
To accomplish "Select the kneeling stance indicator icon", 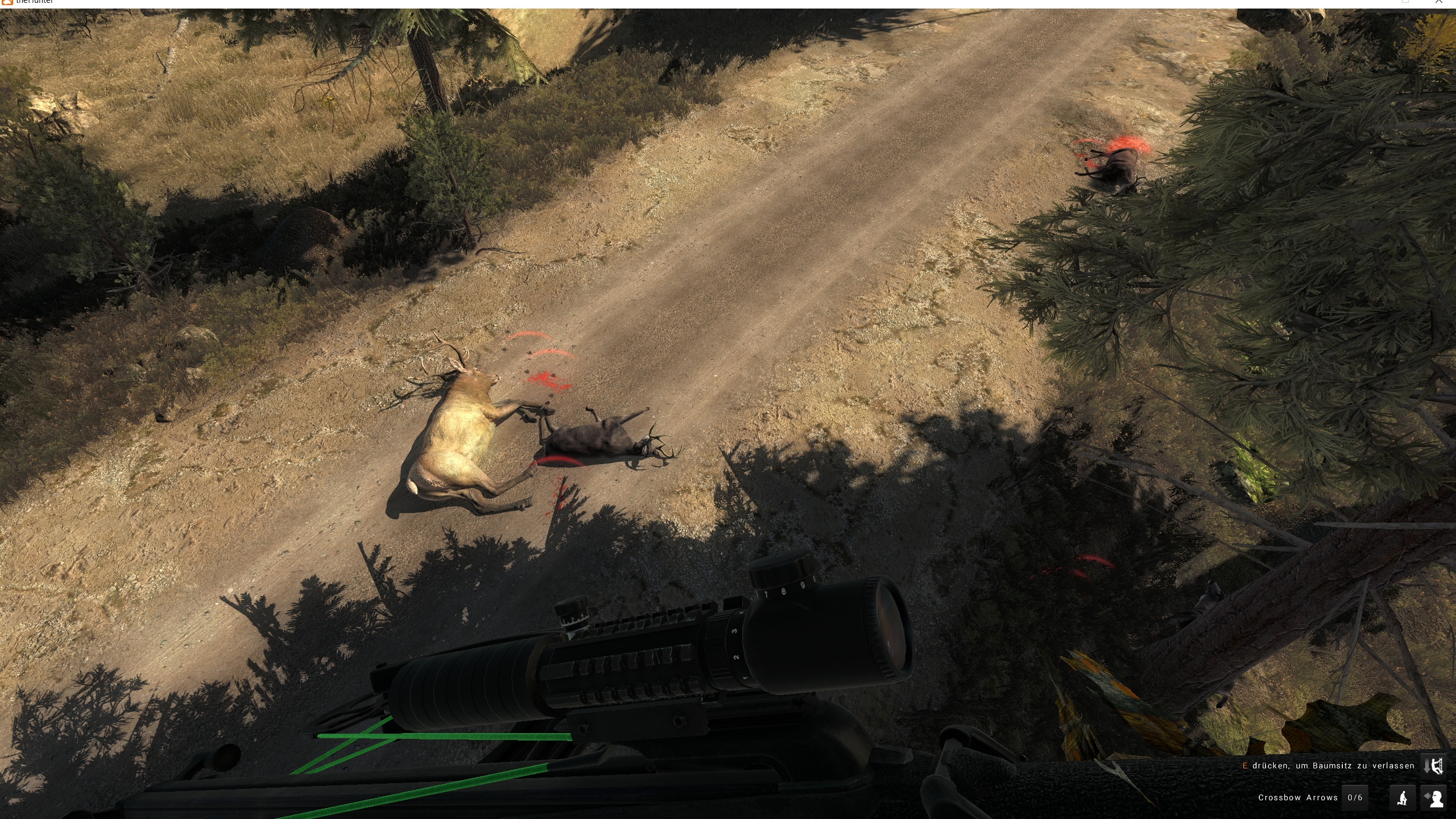I will 1403,798.
